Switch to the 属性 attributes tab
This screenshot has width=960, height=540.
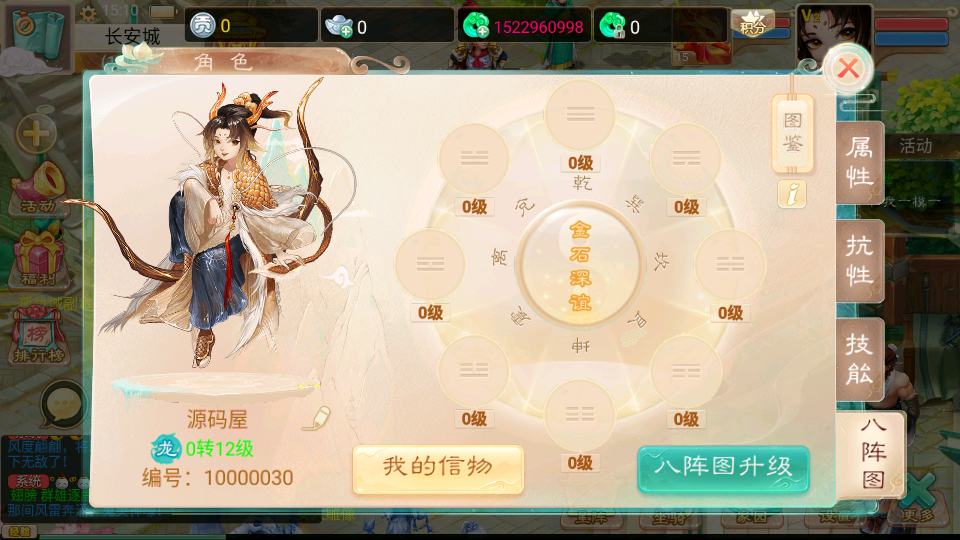(x=860, y=162)
